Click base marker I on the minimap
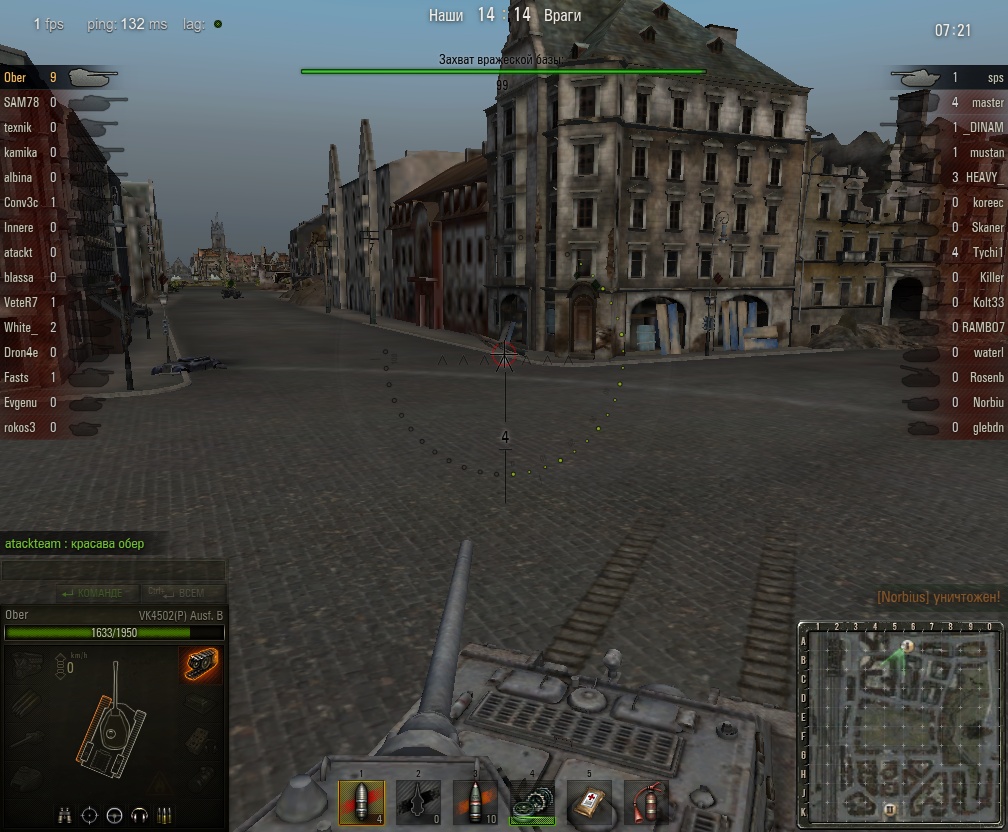Screen dimensions: 1008x832 click(x=907, y=646)
